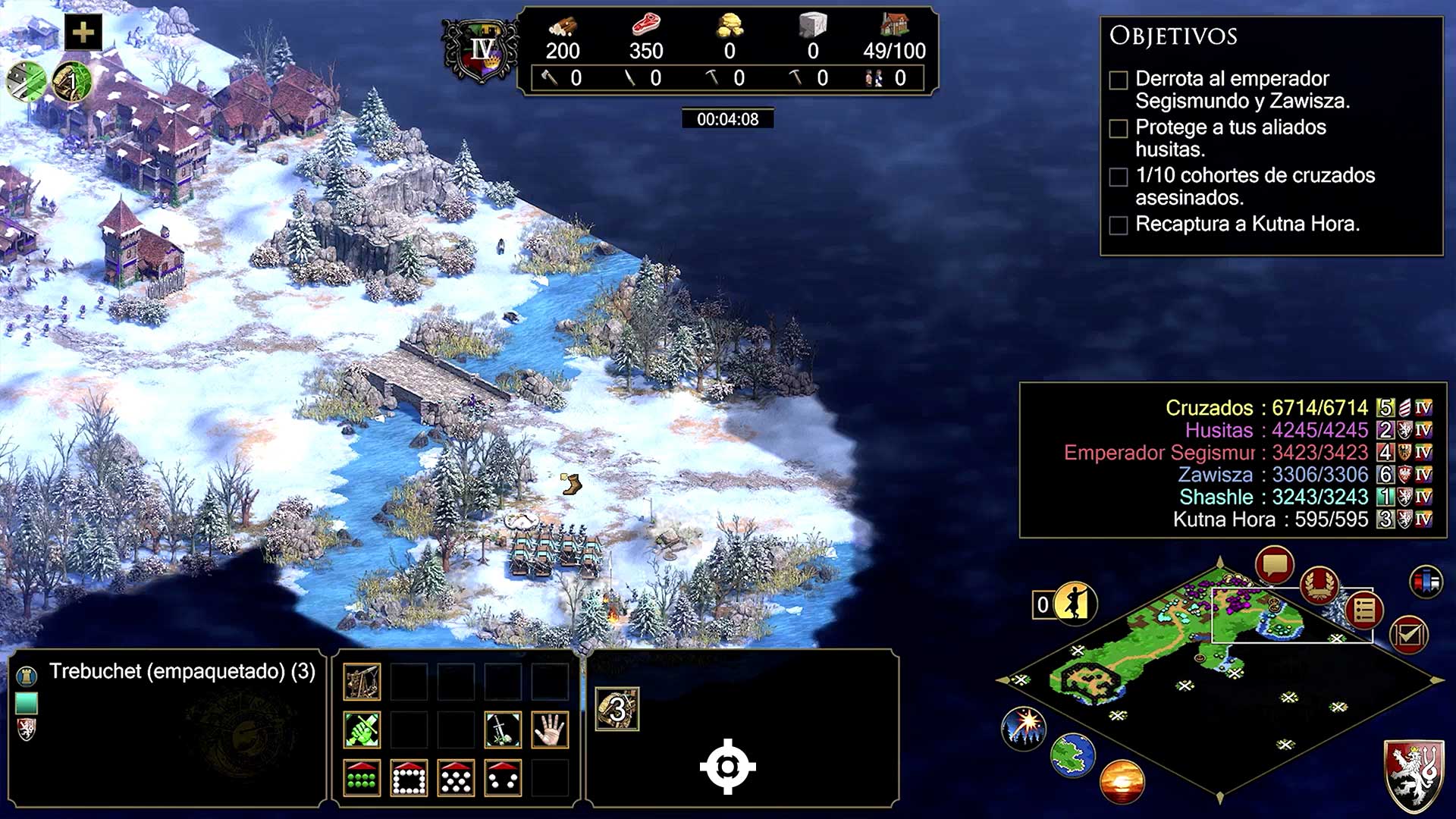Switch the globe minimap mode
Screen dimensions: 1456x819
pyautogui.click(x=1072, y=755)
